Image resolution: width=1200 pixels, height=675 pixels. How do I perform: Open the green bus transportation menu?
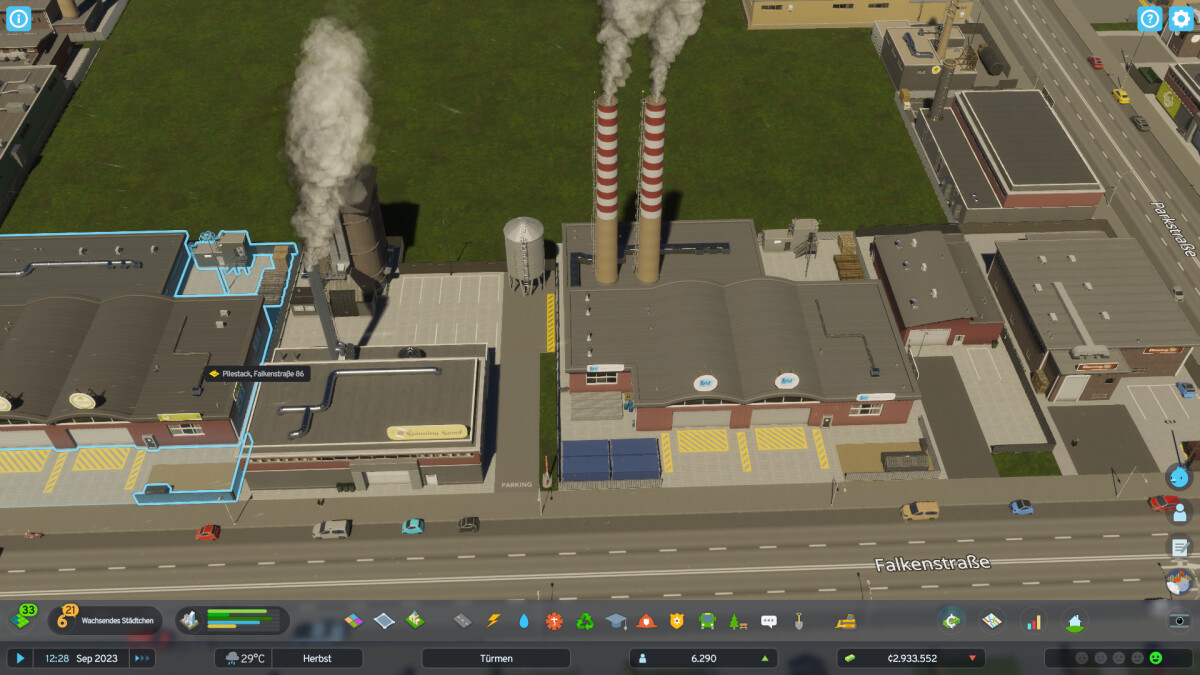click(x=707, y=621)
